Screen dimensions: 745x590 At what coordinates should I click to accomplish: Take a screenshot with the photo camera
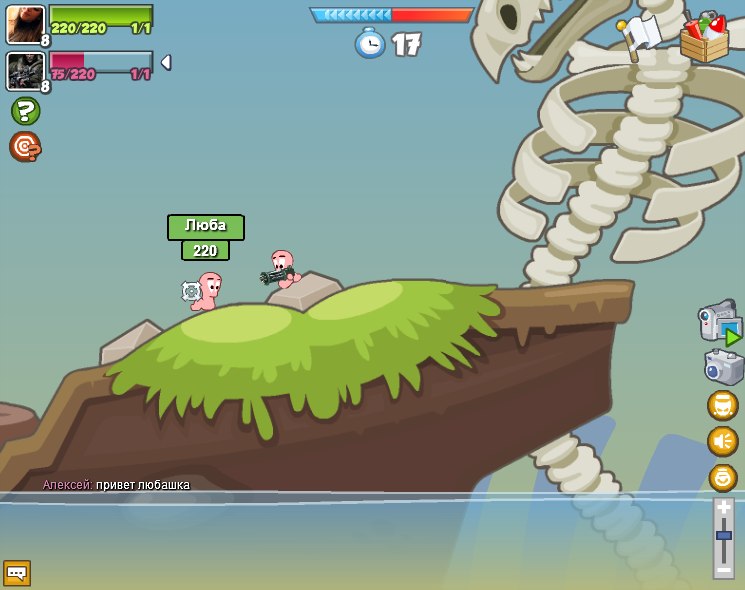[723, 366]
